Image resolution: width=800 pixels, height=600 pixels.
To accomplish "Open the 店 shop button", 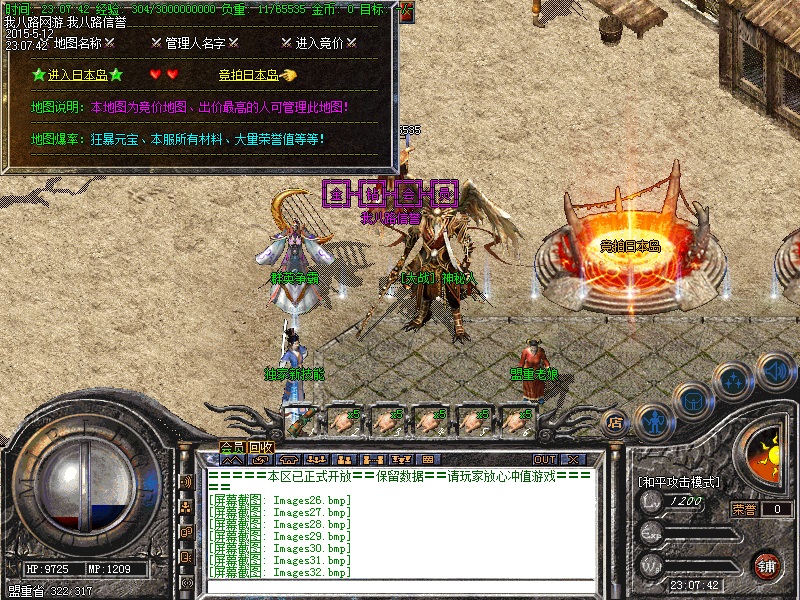I will point(616,421).
